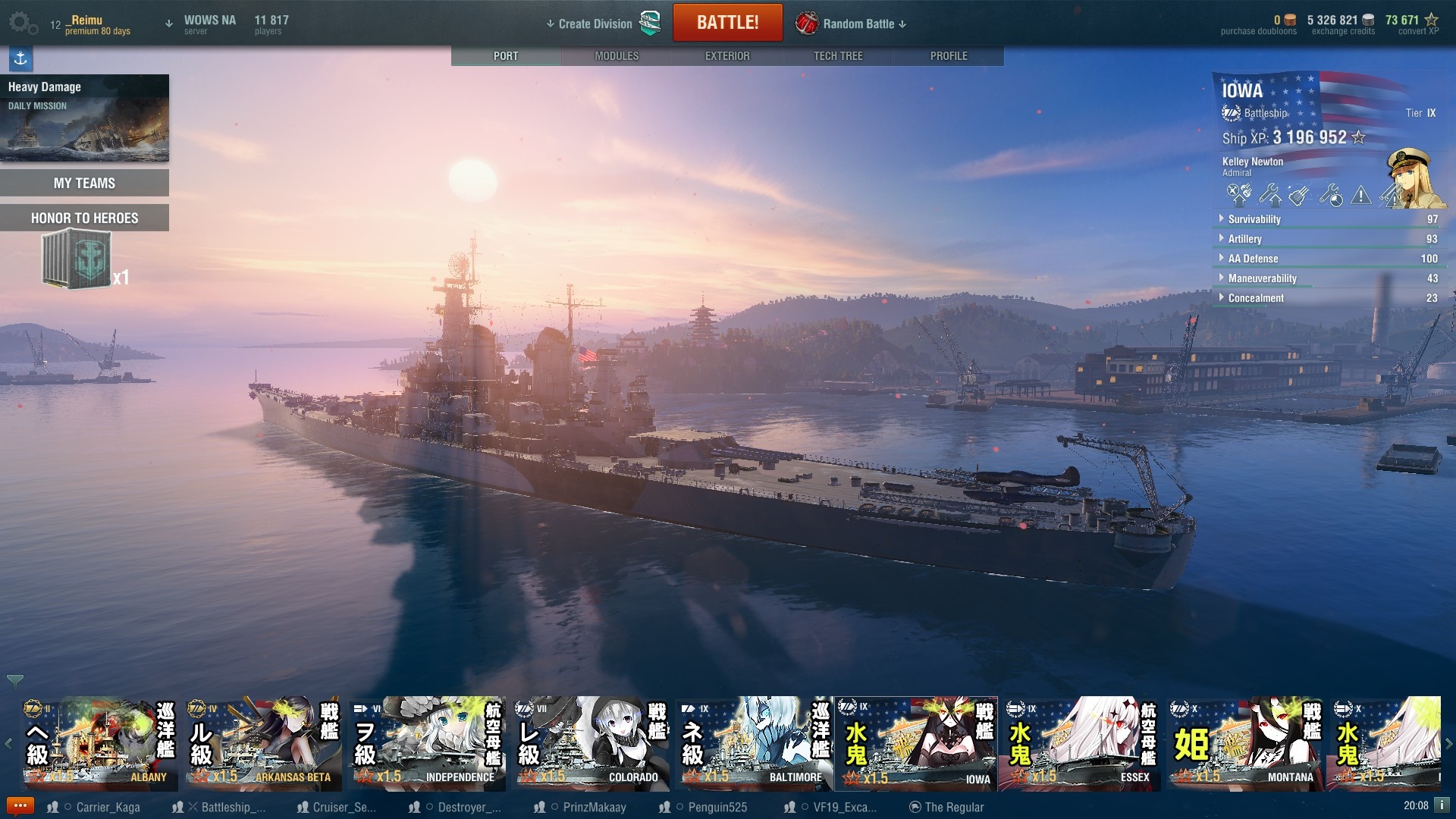Screen dimensions: 1456x819
Task: Start the match with the BATTLE! button
Action: (x=727, y=23)
